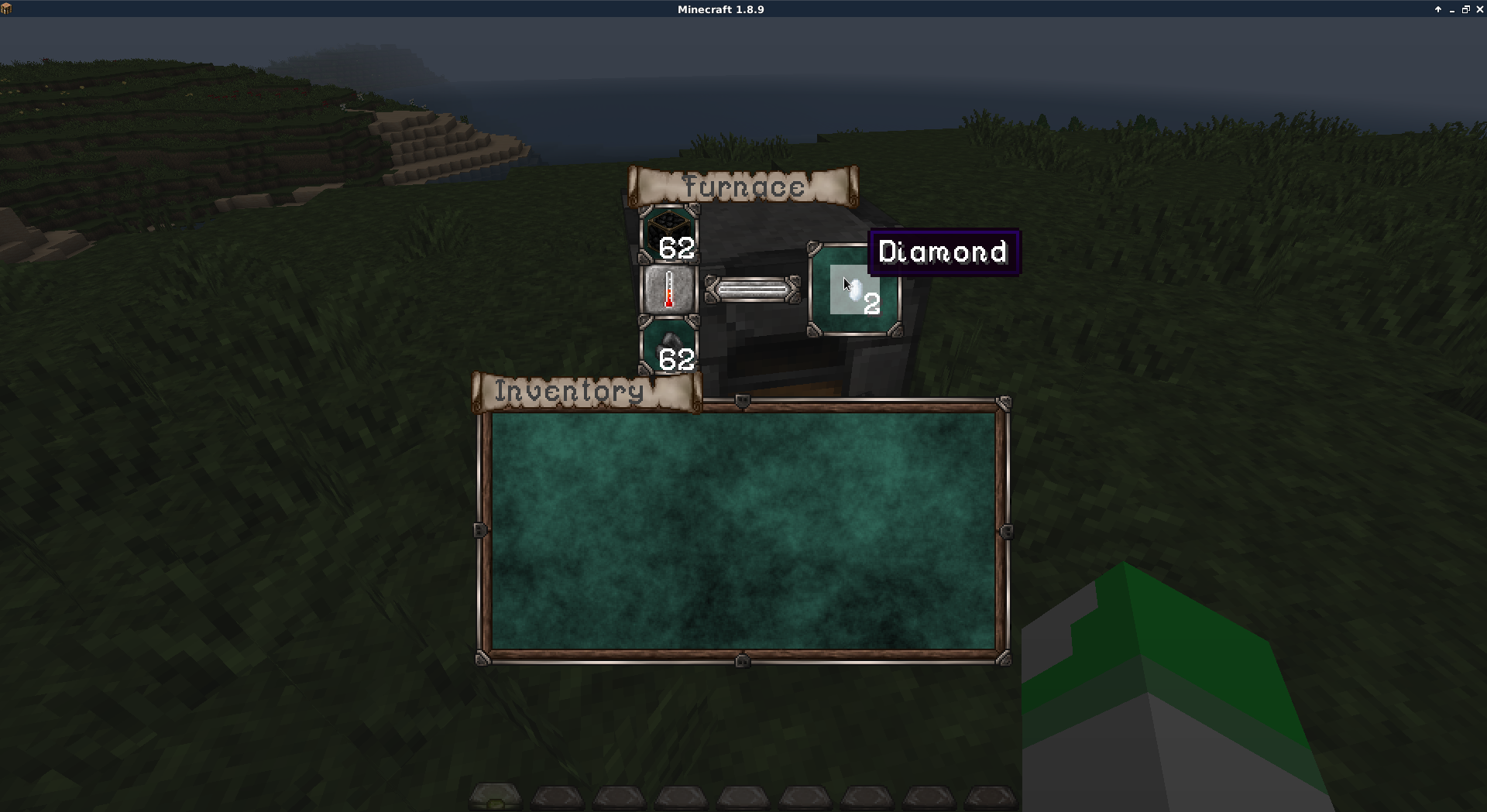The width and height of the screenshot is (1487, 812).
Task: Click the up arrow icon in the title bar
Action: coord(1439,9)
